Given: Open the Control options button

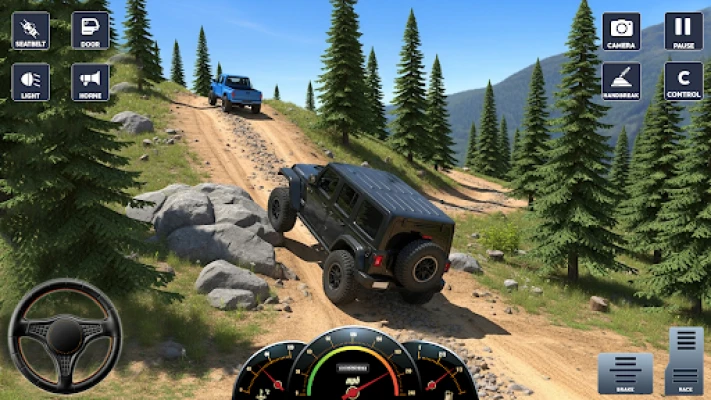Looking at the screenshot, I should tap(683, 81).
